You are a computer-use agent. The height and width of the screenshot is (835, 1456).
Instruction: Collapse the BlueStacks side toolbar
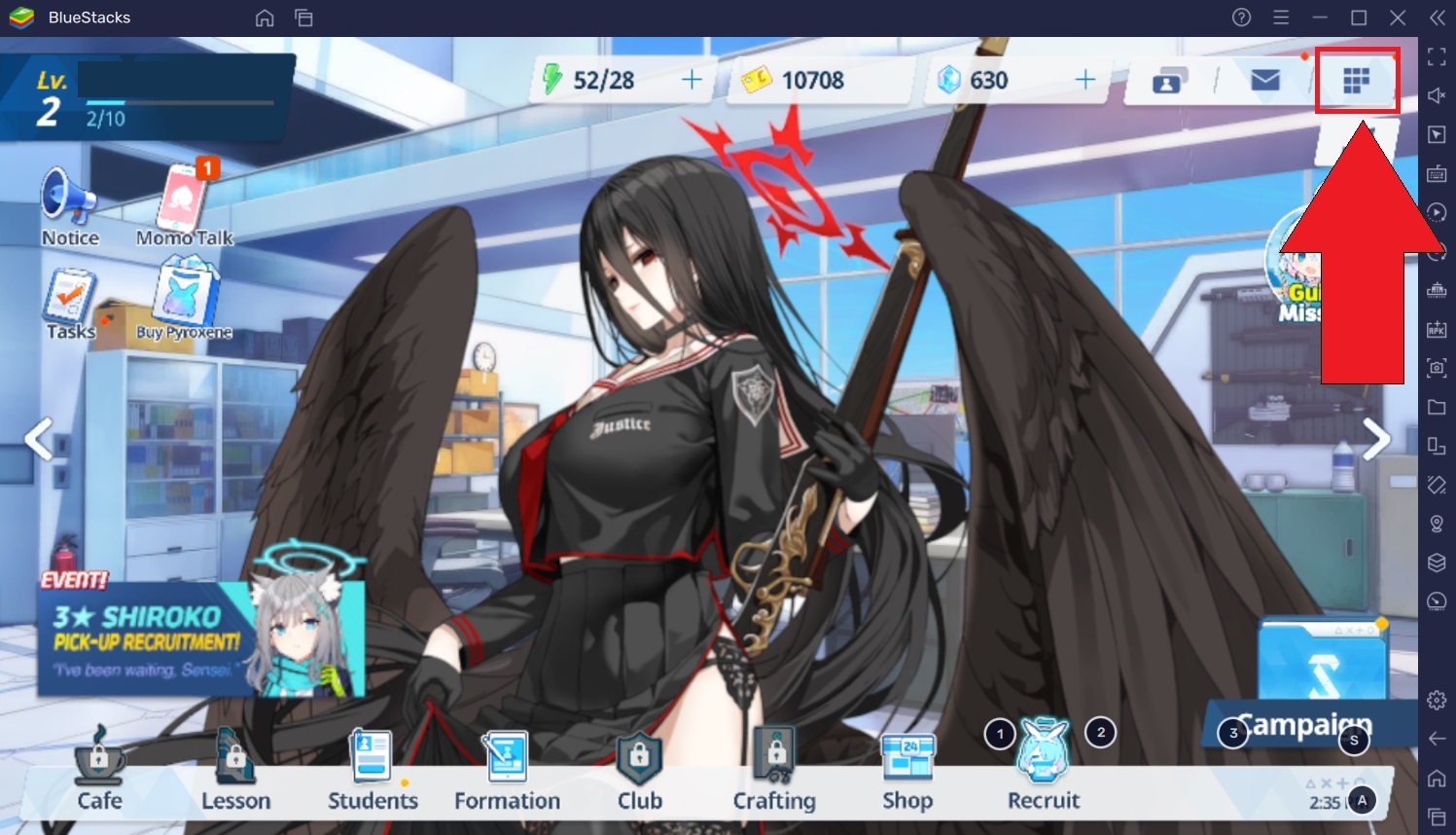coord(1436,17)
